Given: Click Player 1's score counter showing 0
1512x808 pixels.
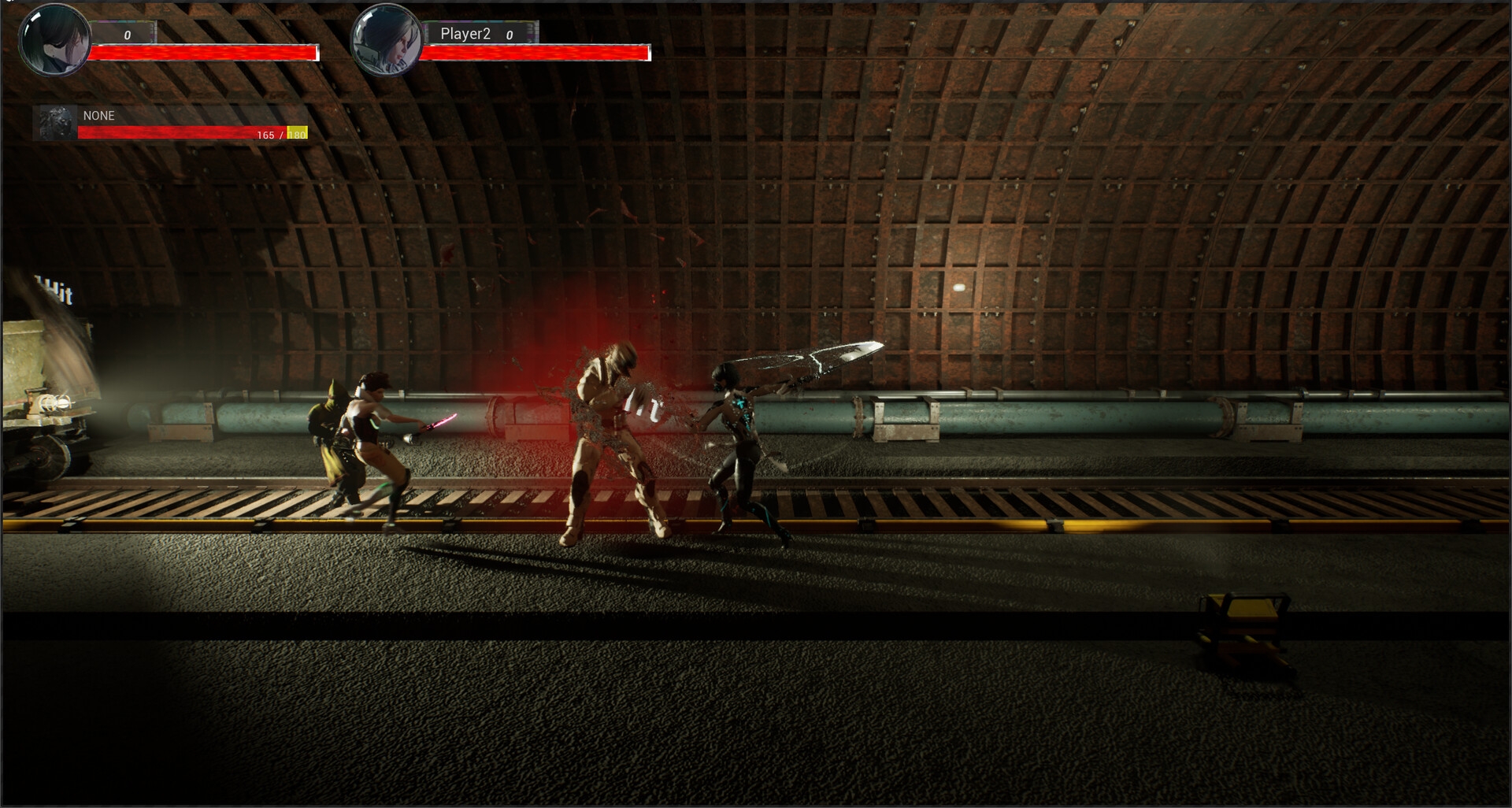Looking at the screenshot, I should pos(128,35).
